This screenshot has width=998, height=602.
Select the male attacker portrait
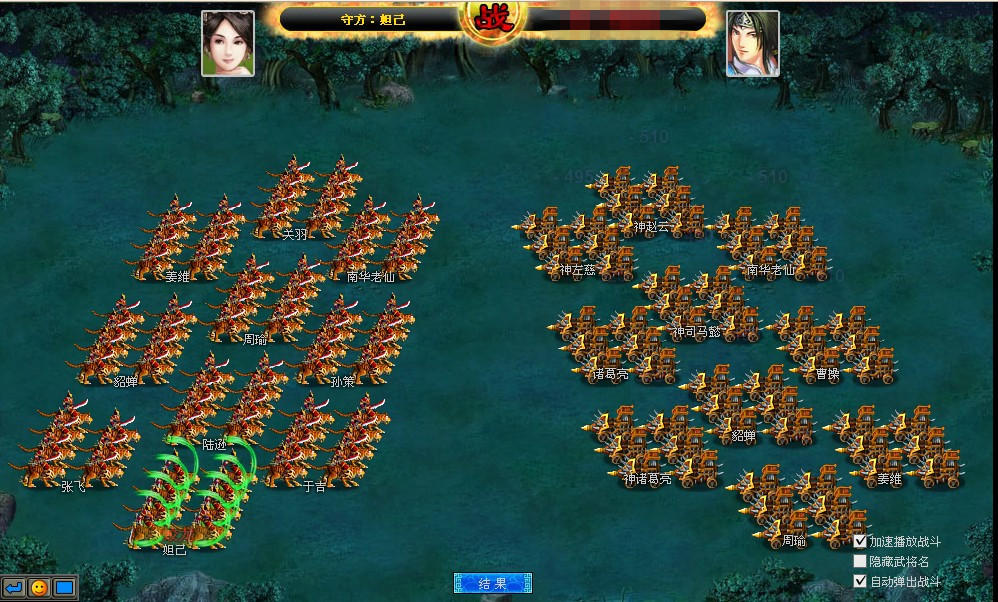point(752,43)
